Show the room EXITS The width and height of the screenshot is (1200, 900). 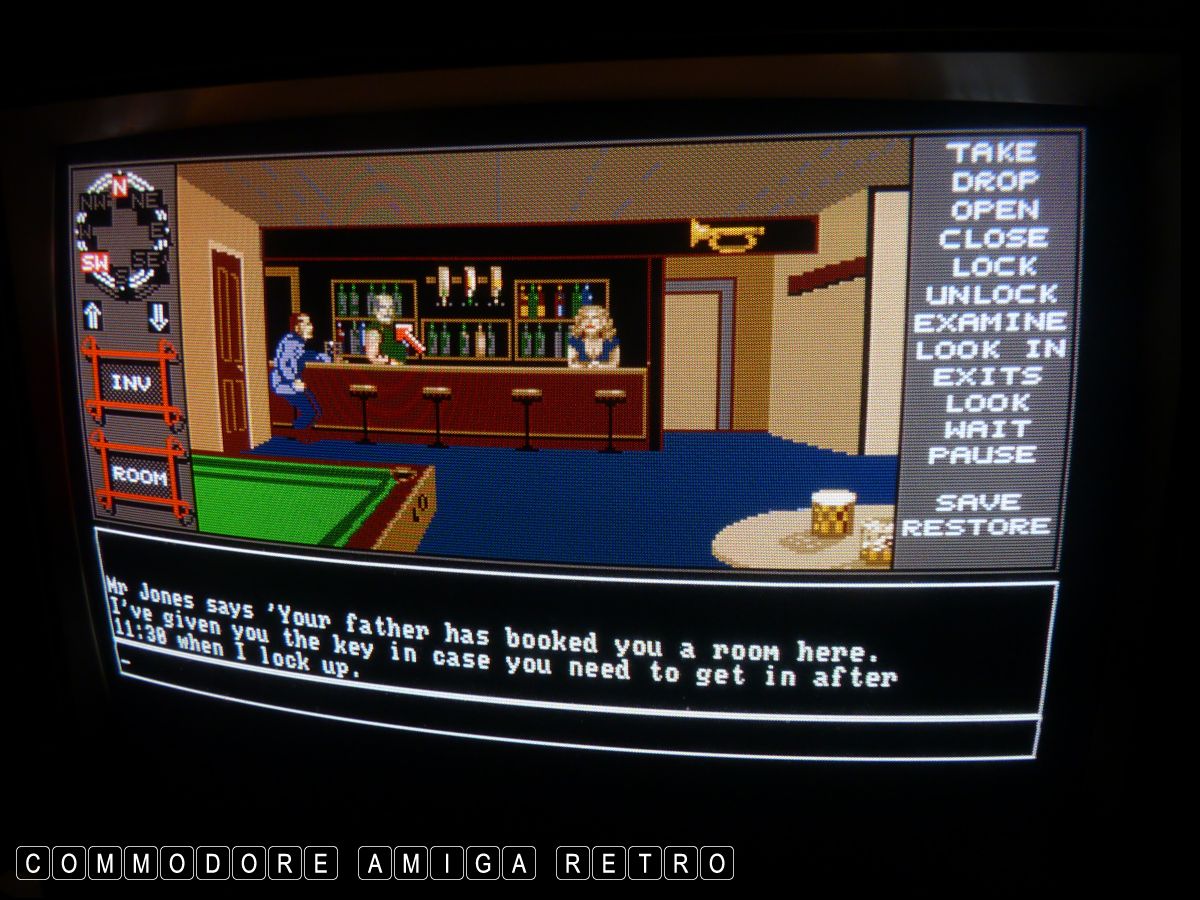(988, 377)
